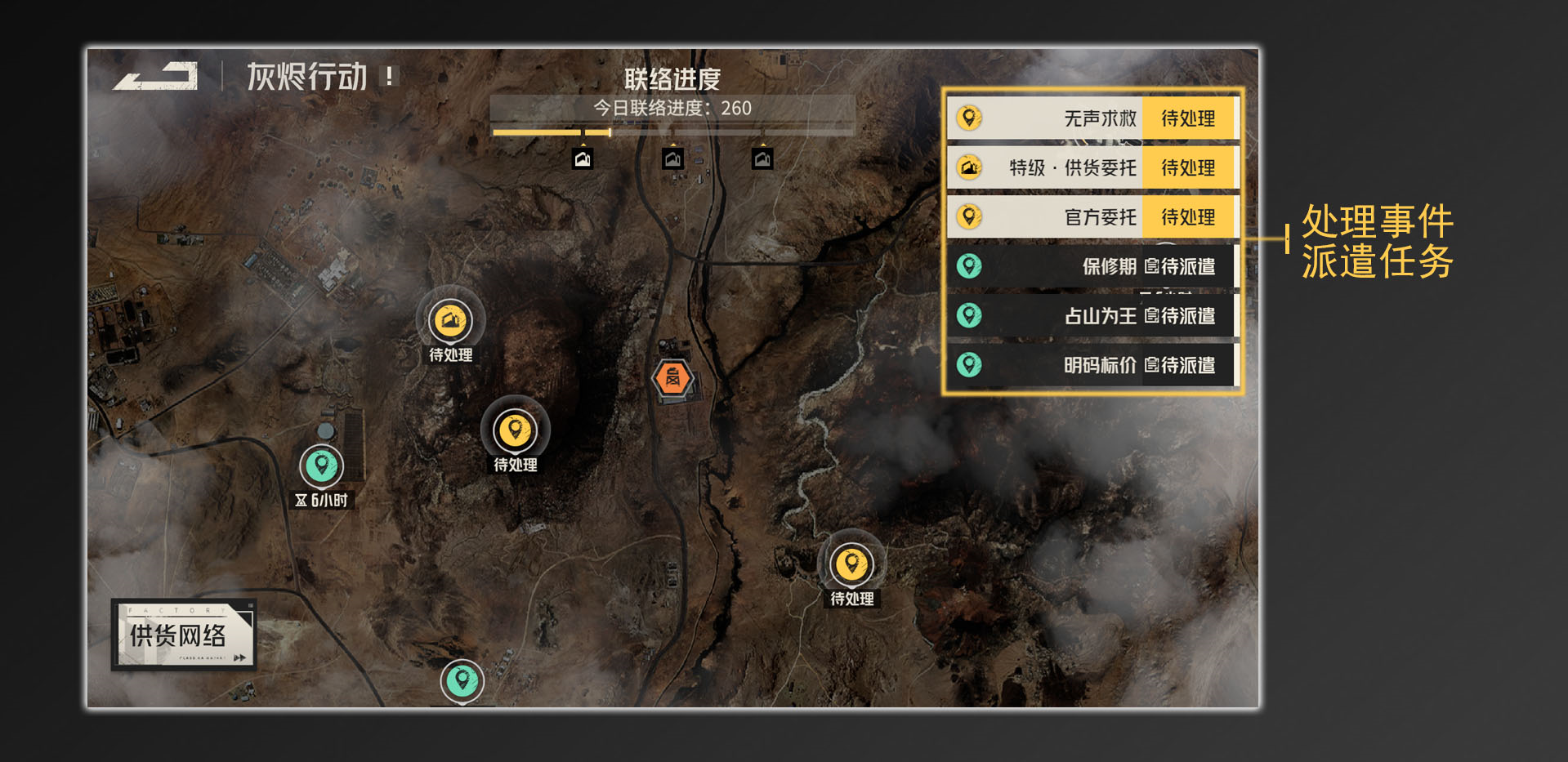Click the 特级·供货委托 mission icon
The height and width of the screenshot is (762, 1568).
click(x=969, y=167)
